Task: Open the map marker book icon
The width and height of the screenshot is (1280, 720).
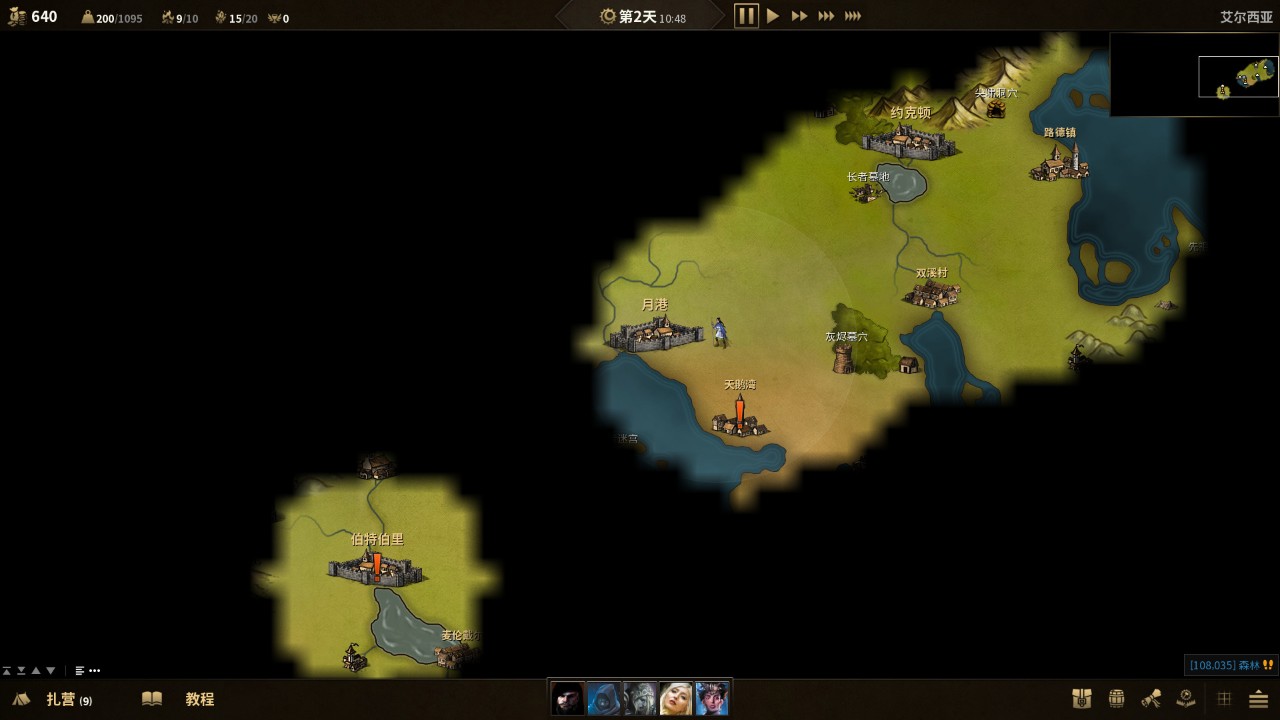Action: click(1186, 699)
